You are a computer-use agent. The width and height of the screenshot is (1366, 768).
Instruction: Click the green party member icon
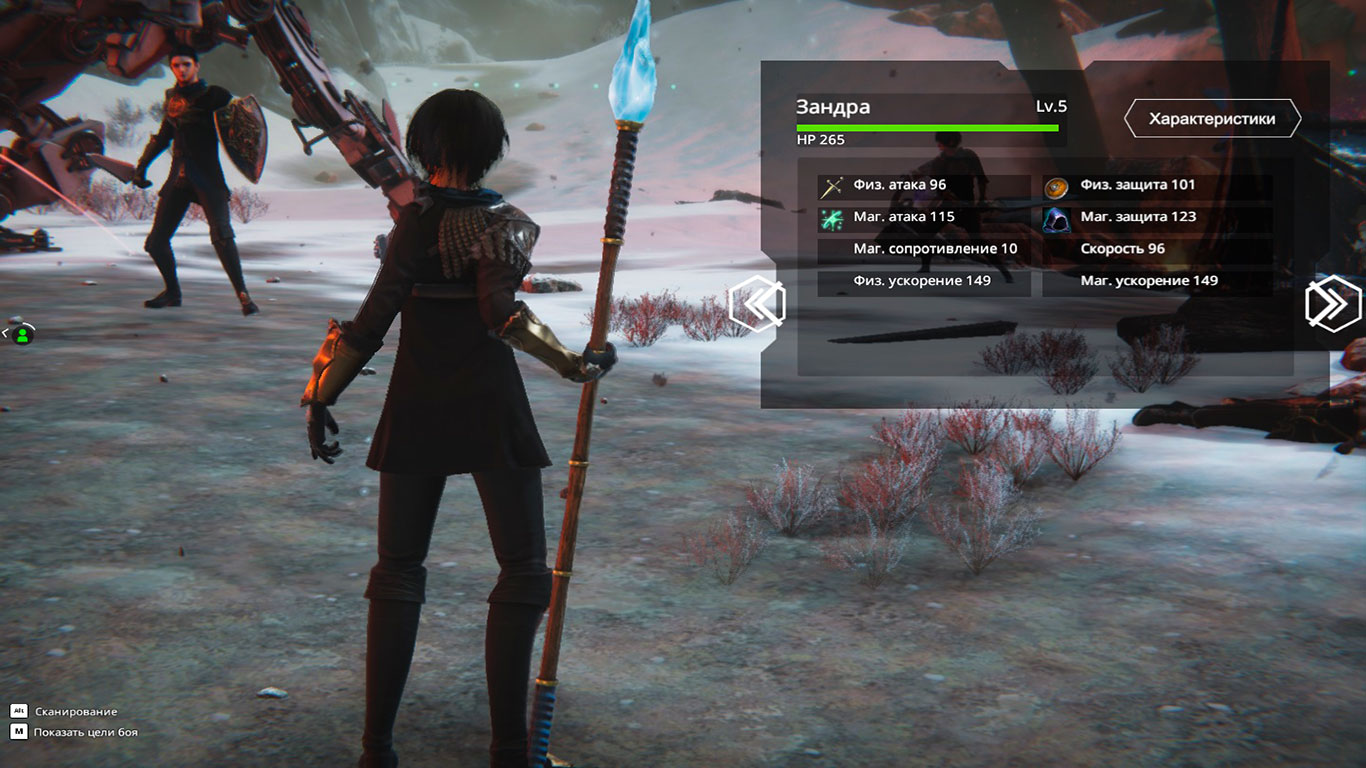(x=22, y=335)
